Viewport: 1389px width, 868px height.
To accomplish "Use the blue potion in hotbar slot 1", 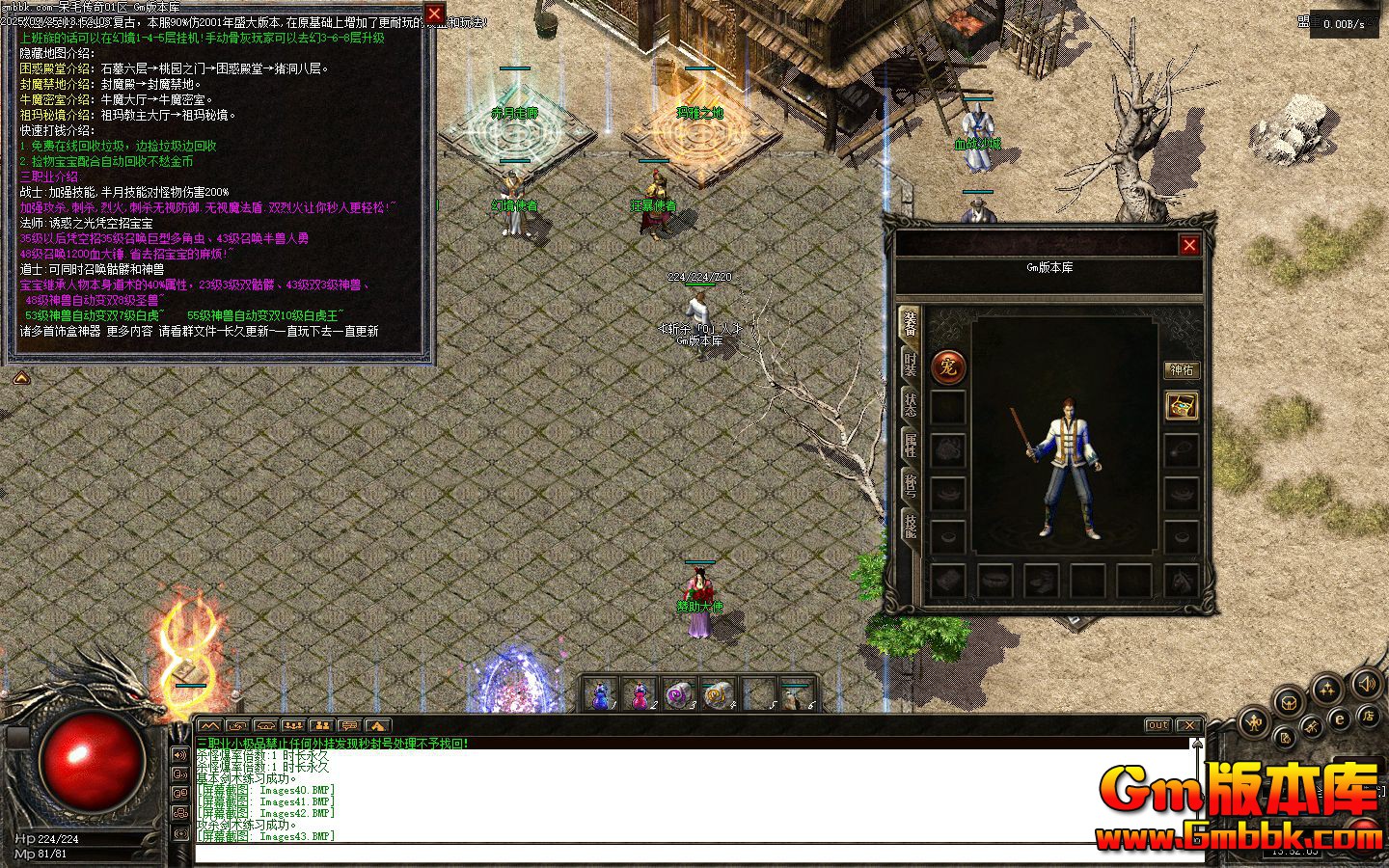I will 601,694.
